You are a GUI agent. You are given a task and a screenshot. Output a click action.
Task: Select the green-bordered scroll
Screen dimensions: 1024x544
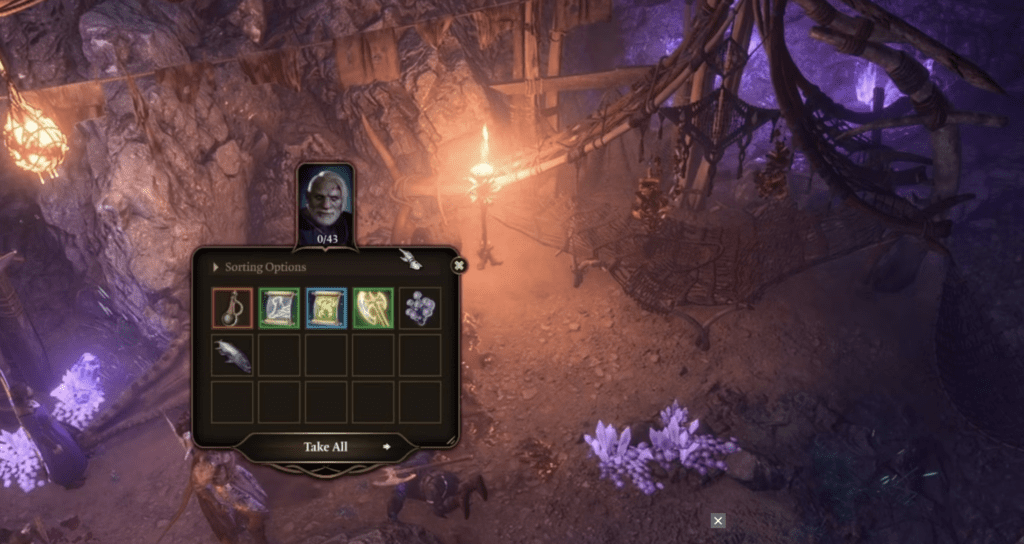pos(279,308)
